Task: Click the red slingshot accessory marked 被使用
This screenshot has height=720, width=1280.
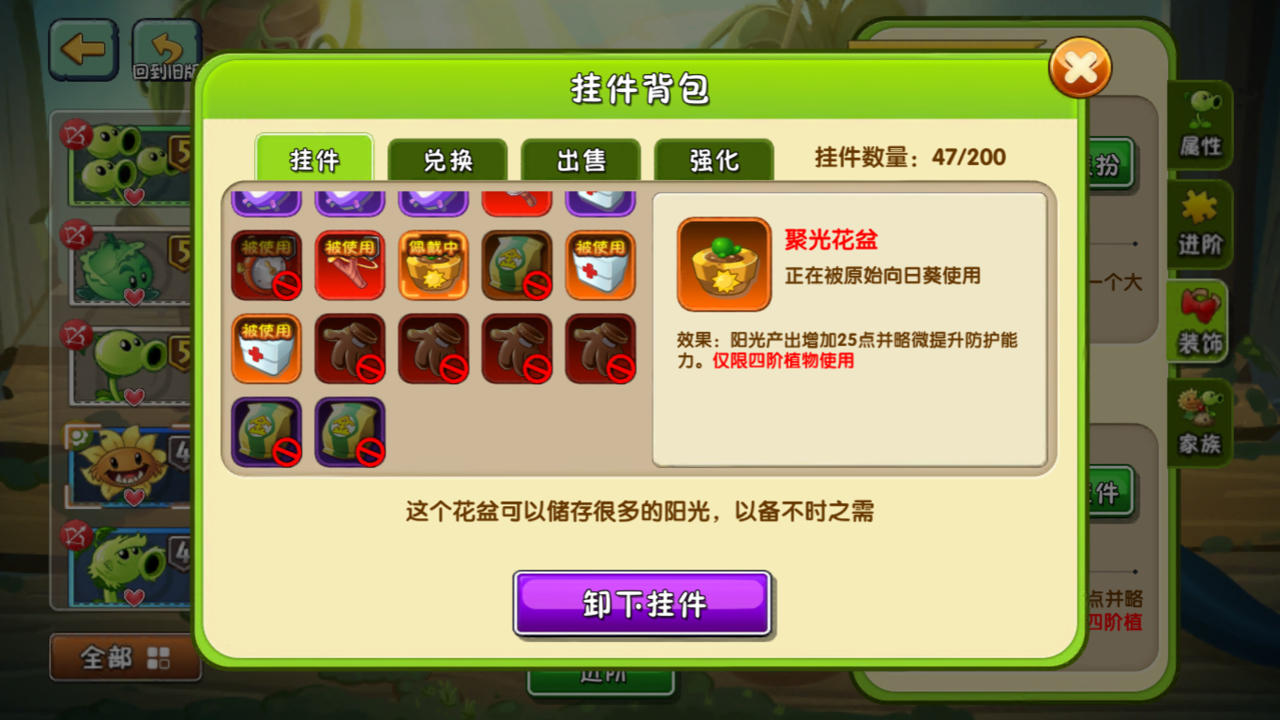Action: point(349,265)
